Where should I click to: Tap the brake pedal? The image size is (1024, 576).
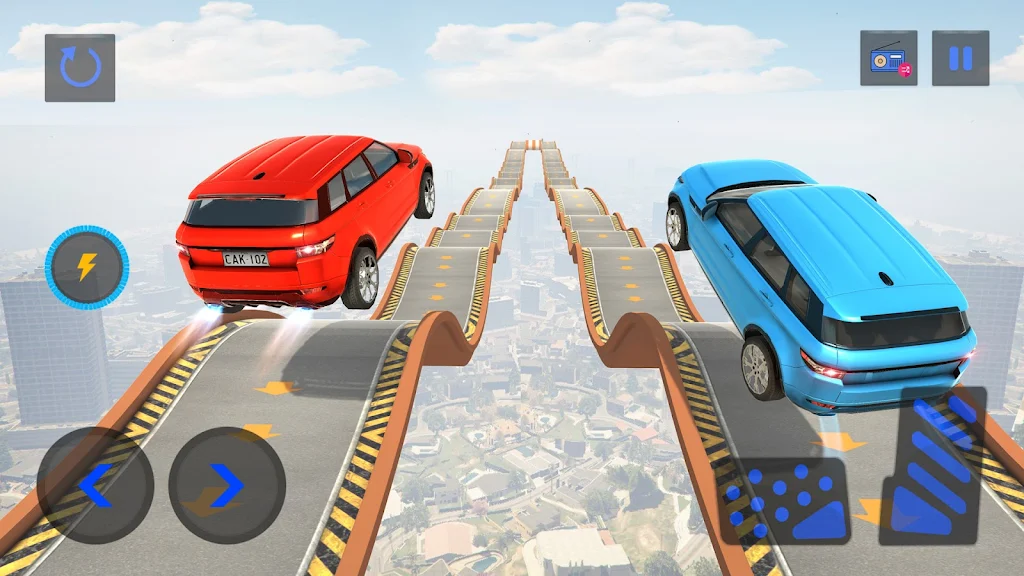coord(786,500)
